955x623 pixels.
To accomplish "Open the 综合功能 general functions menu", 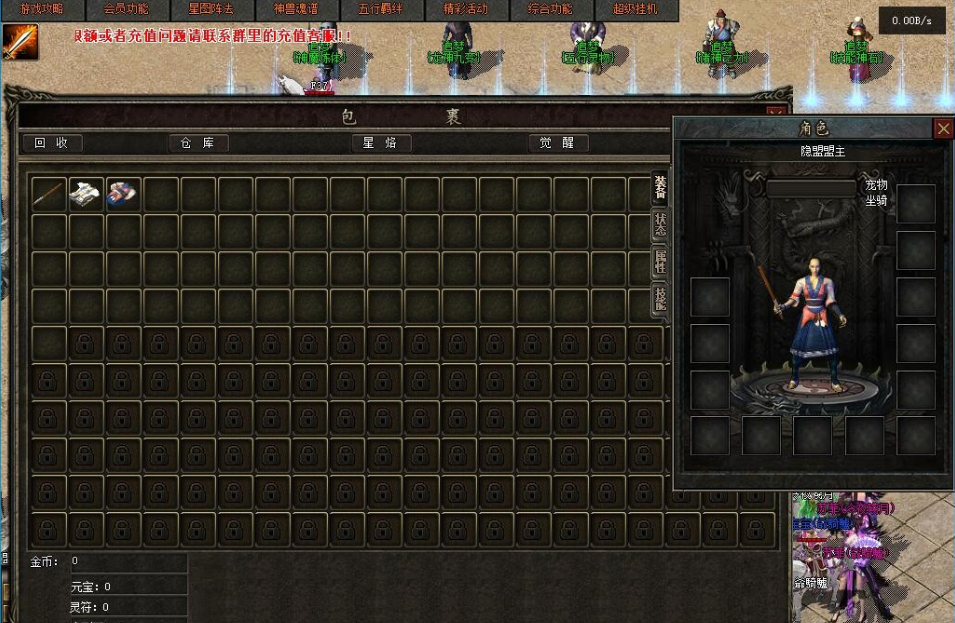I will coord(550,9).
